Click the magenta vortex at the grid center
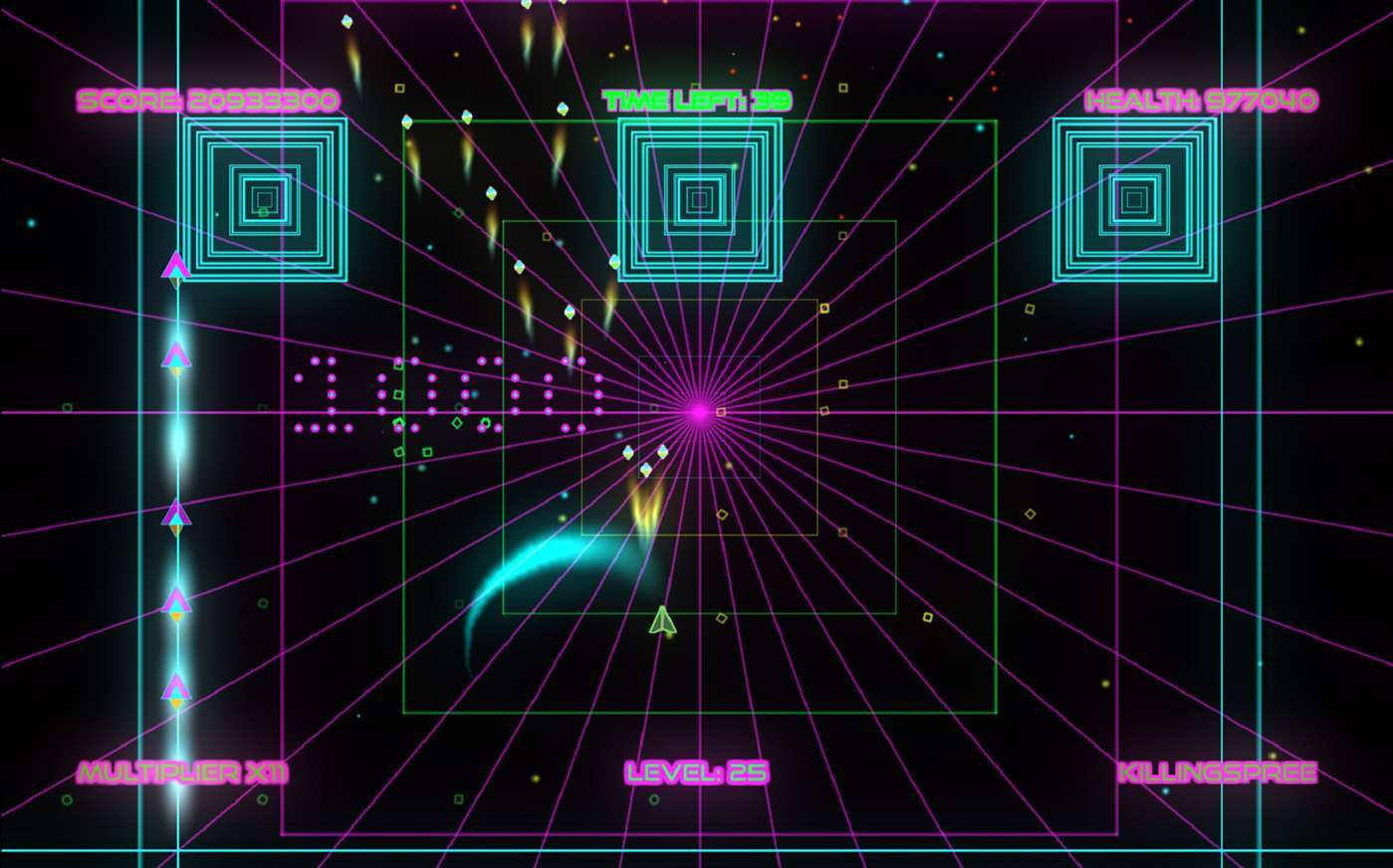This screenshot has width=1393, height=868. click(x=700, y=411)
